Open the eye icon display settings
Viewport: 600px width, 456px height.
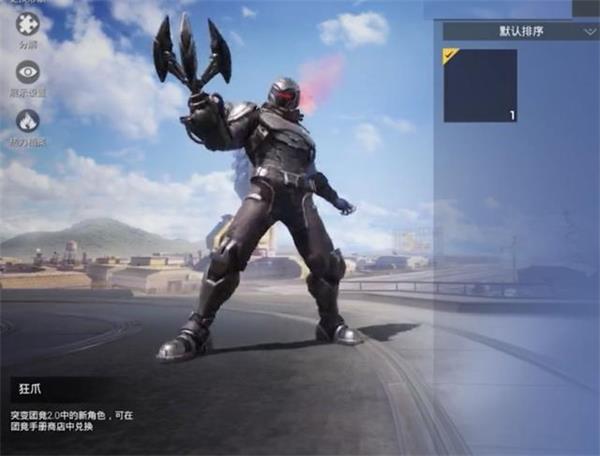coord(28,71)
